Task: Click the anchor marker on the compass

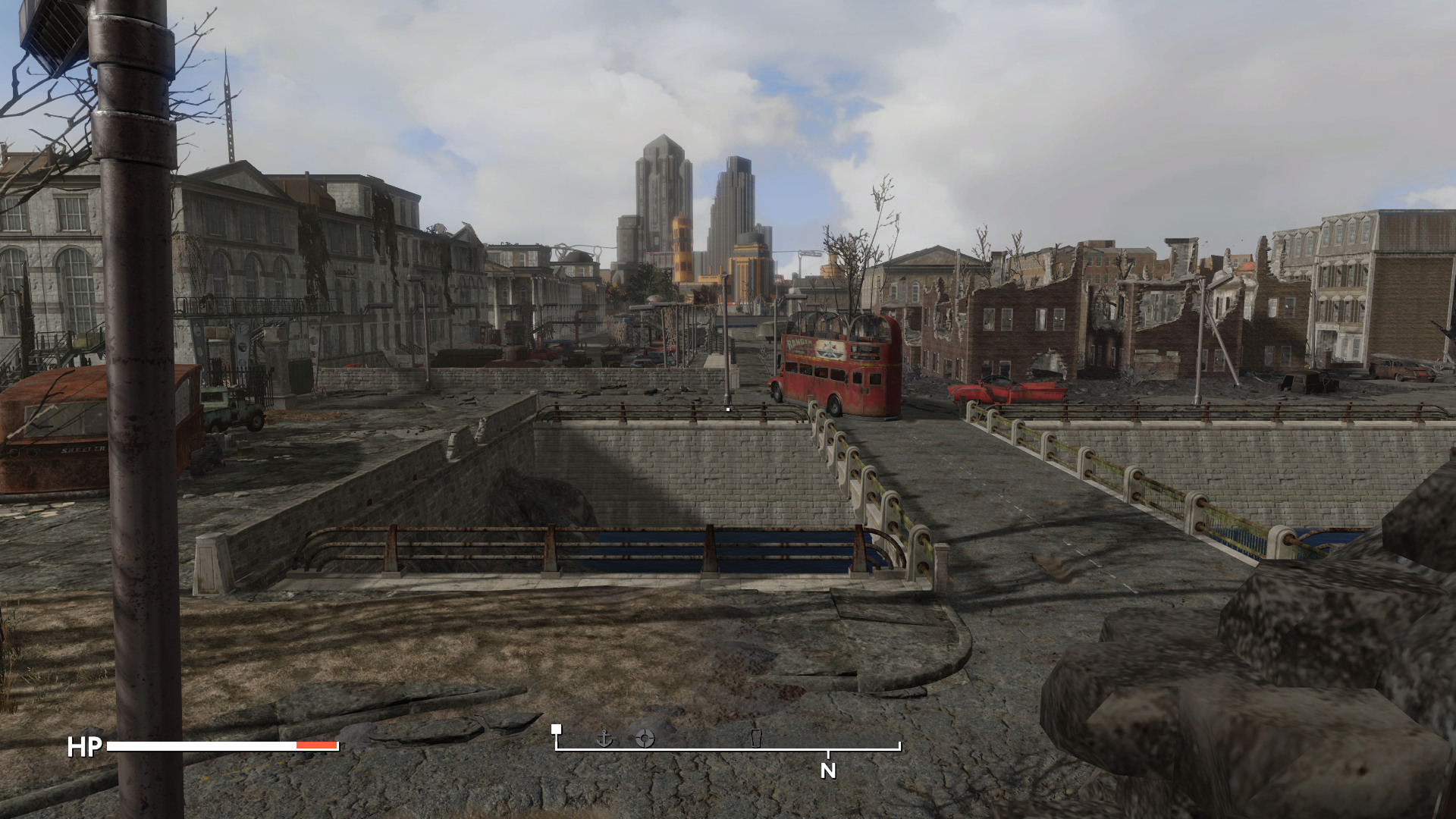Action: 604,738
